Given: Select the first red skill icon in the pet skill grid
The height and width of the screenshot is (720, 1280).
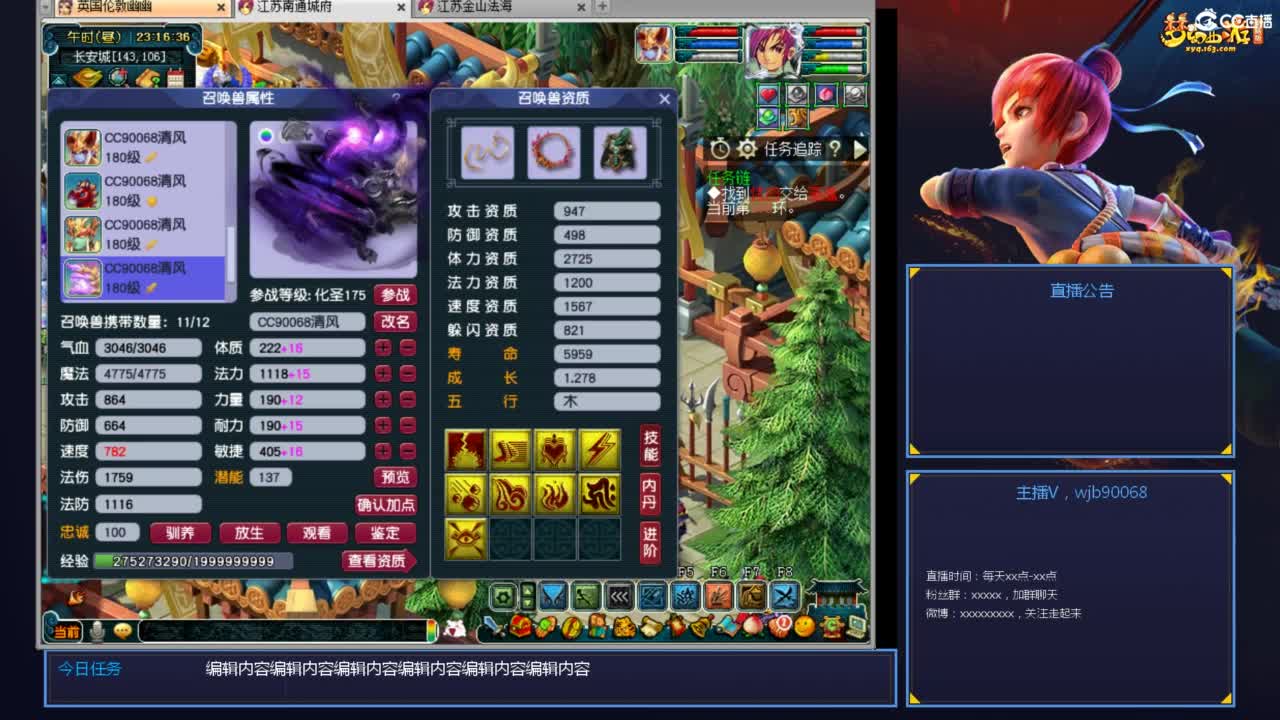Looking at the screenshot, I should [x=465, y=451].
